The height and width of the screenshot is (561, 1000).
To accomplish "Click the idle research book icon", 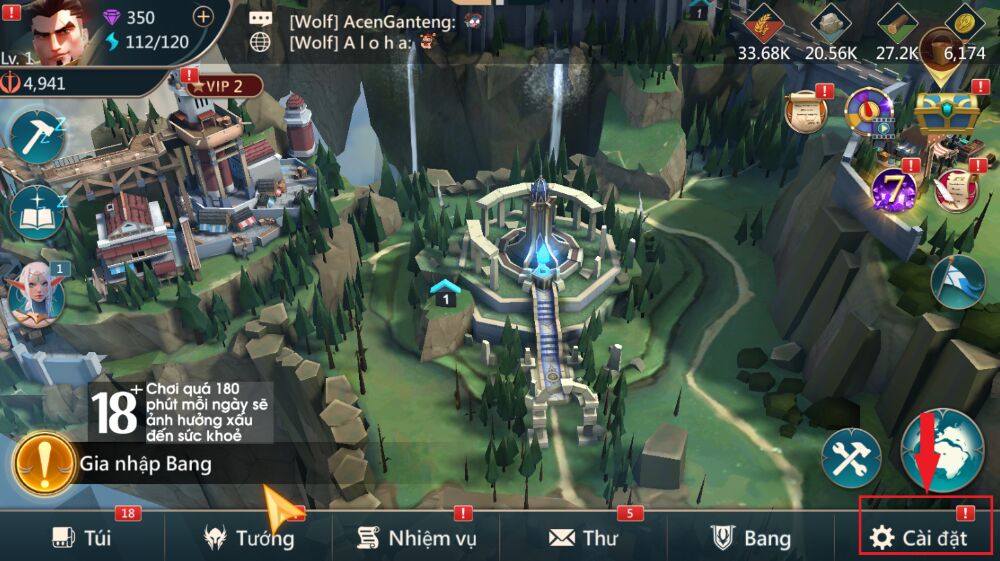I will coord(37,211).
